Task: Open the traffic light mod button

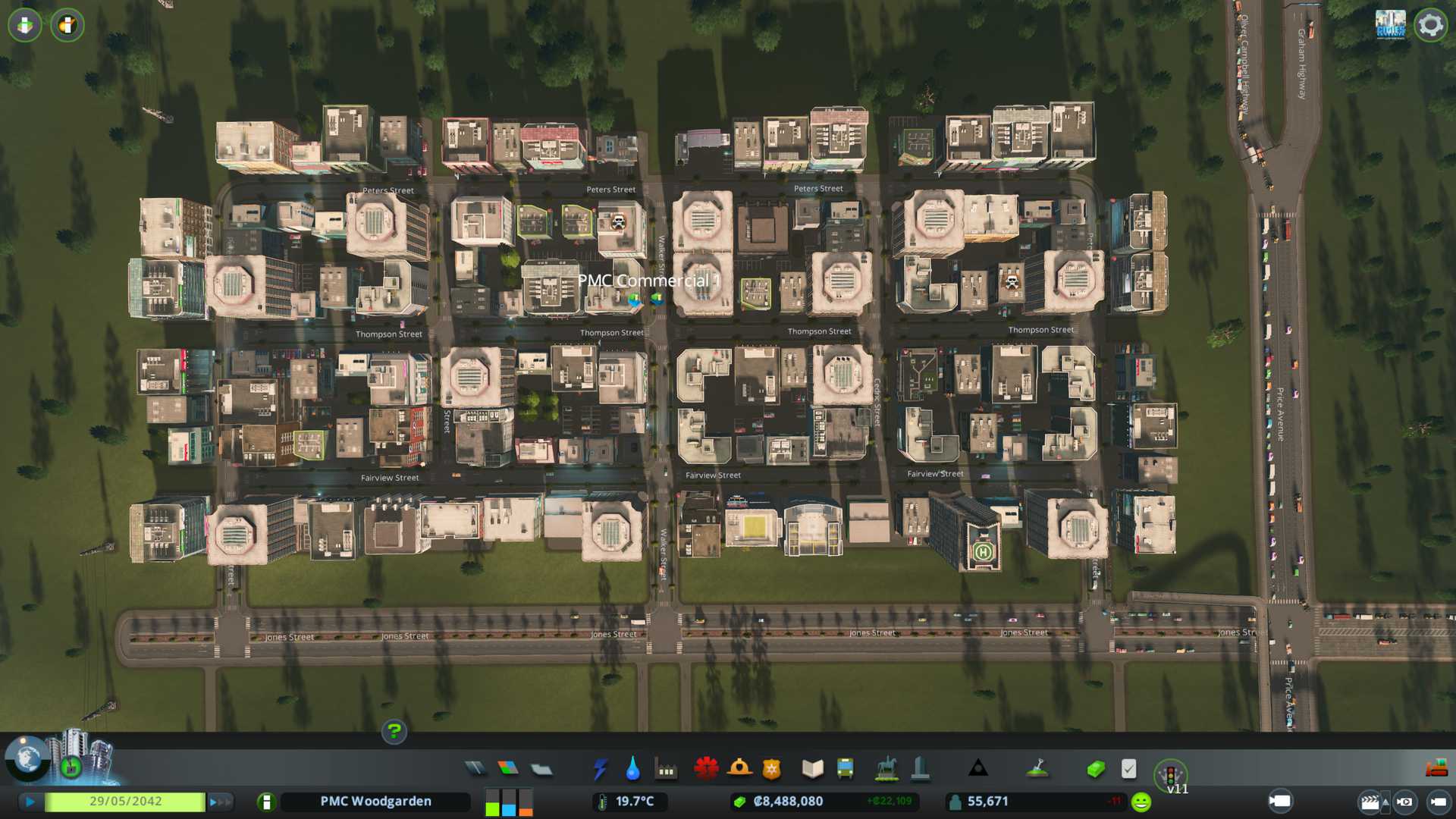Action: (1170, 775)
